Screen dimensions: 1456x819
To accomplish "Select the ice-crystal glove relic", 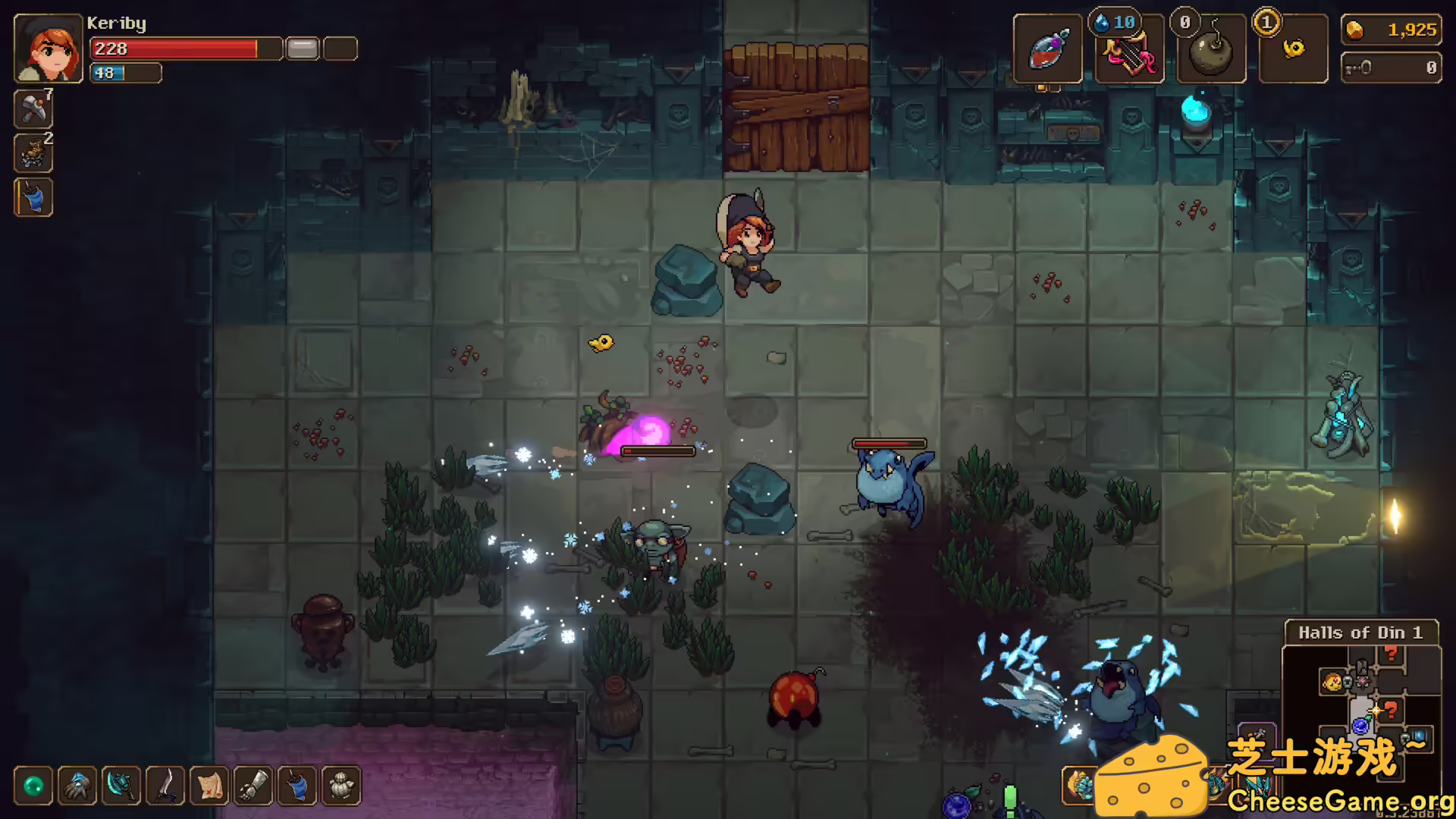I will point(77,786).
